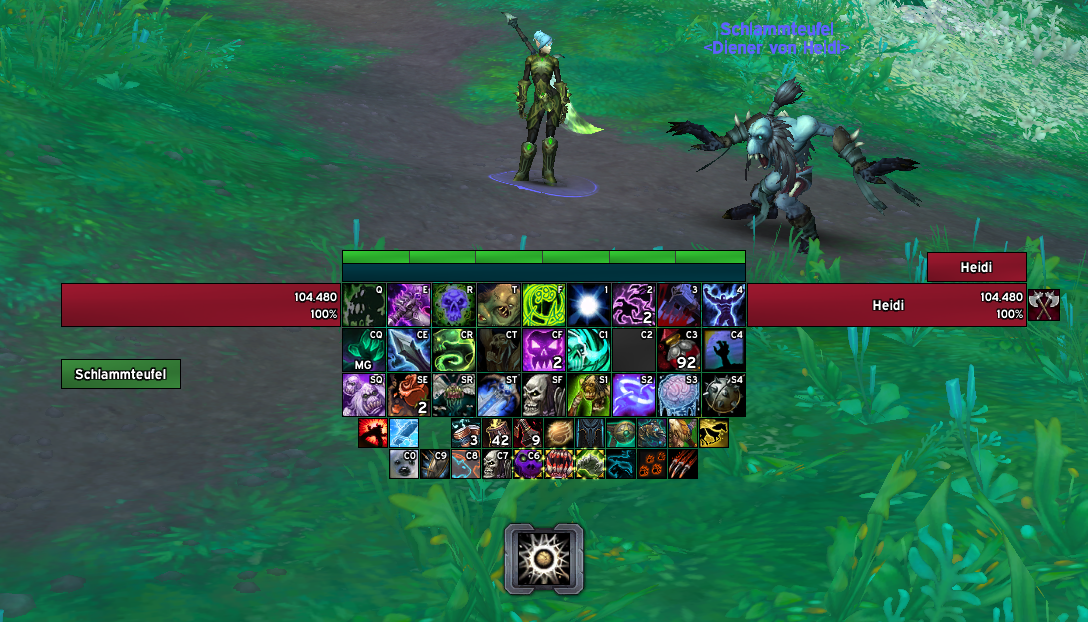Screen dimensions: 1088x622
Task: Activate the spiked metal ball on S4
Action: pos(724,395)
